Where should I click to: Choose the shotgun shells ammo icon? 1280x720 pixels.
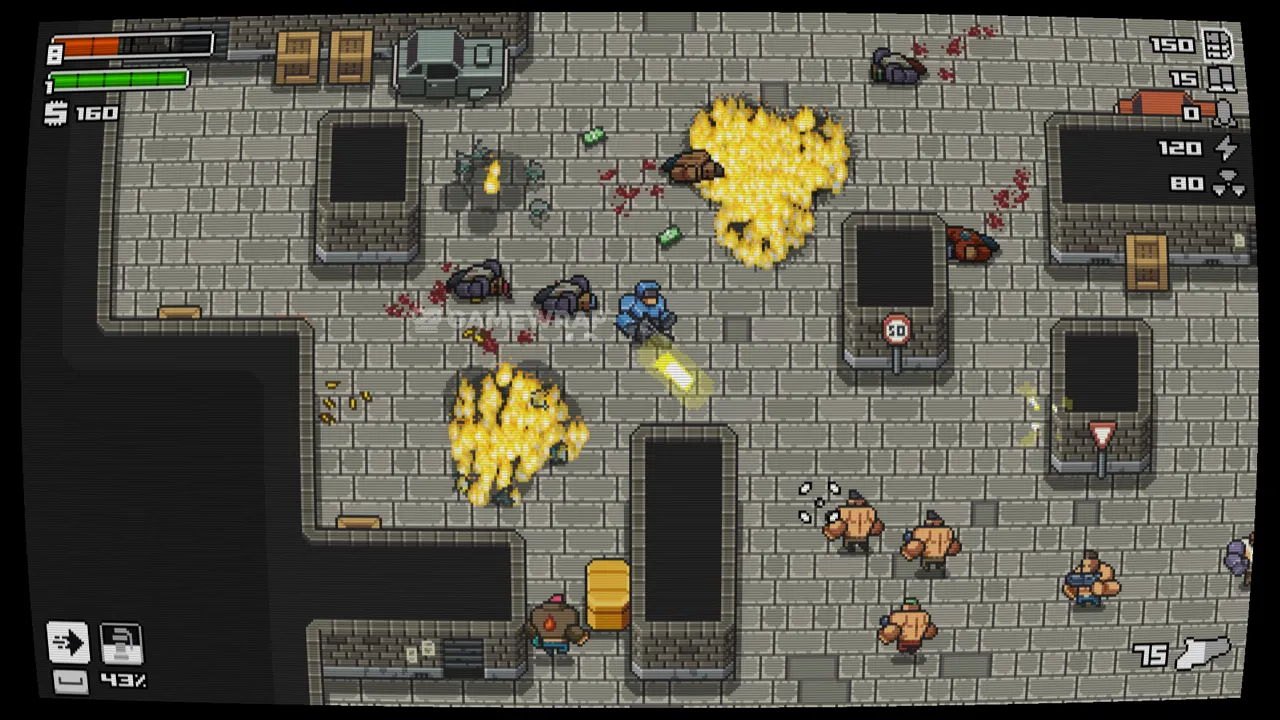pos(1220,78)
